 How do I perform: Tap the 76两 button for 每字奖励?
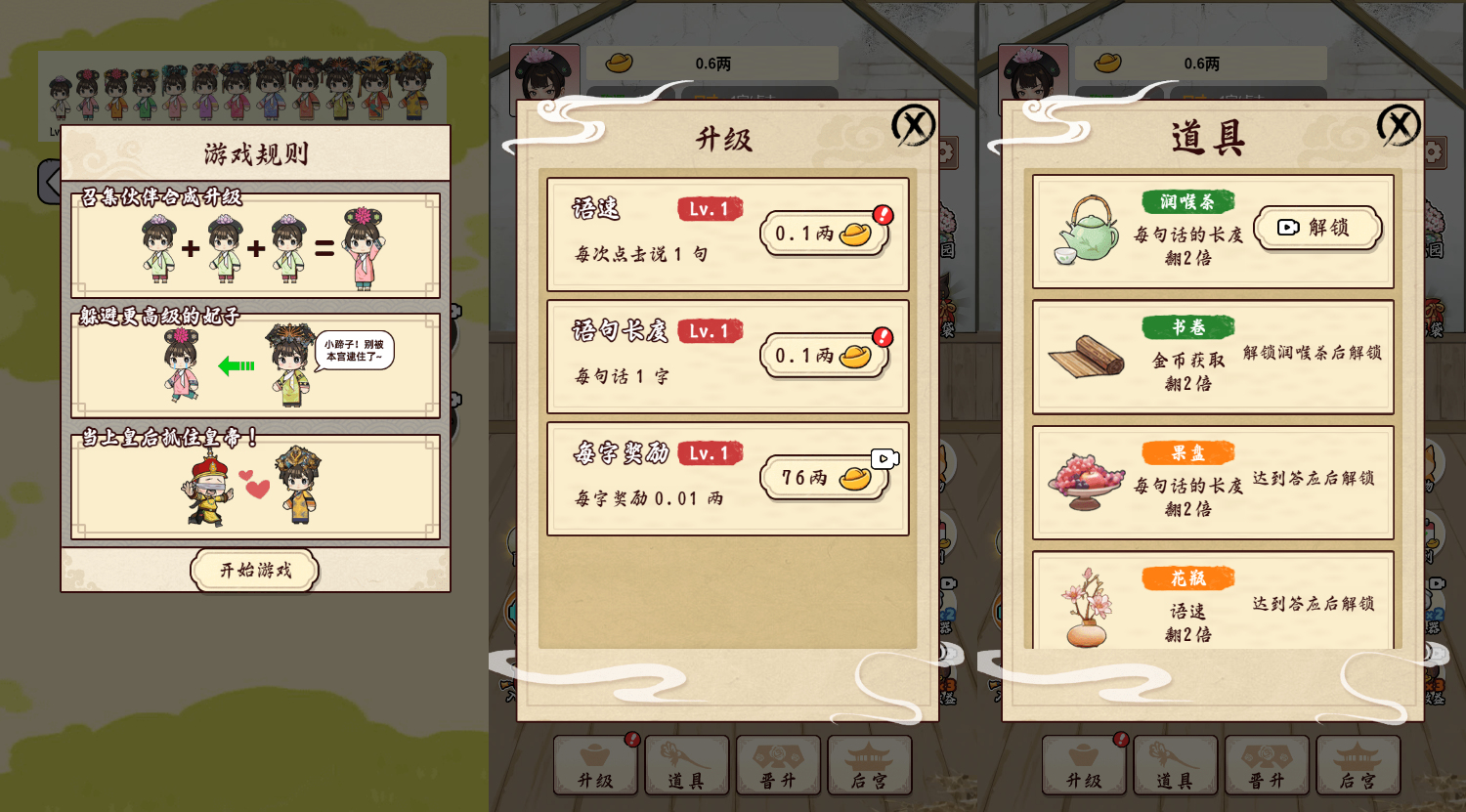pos(824,479)
